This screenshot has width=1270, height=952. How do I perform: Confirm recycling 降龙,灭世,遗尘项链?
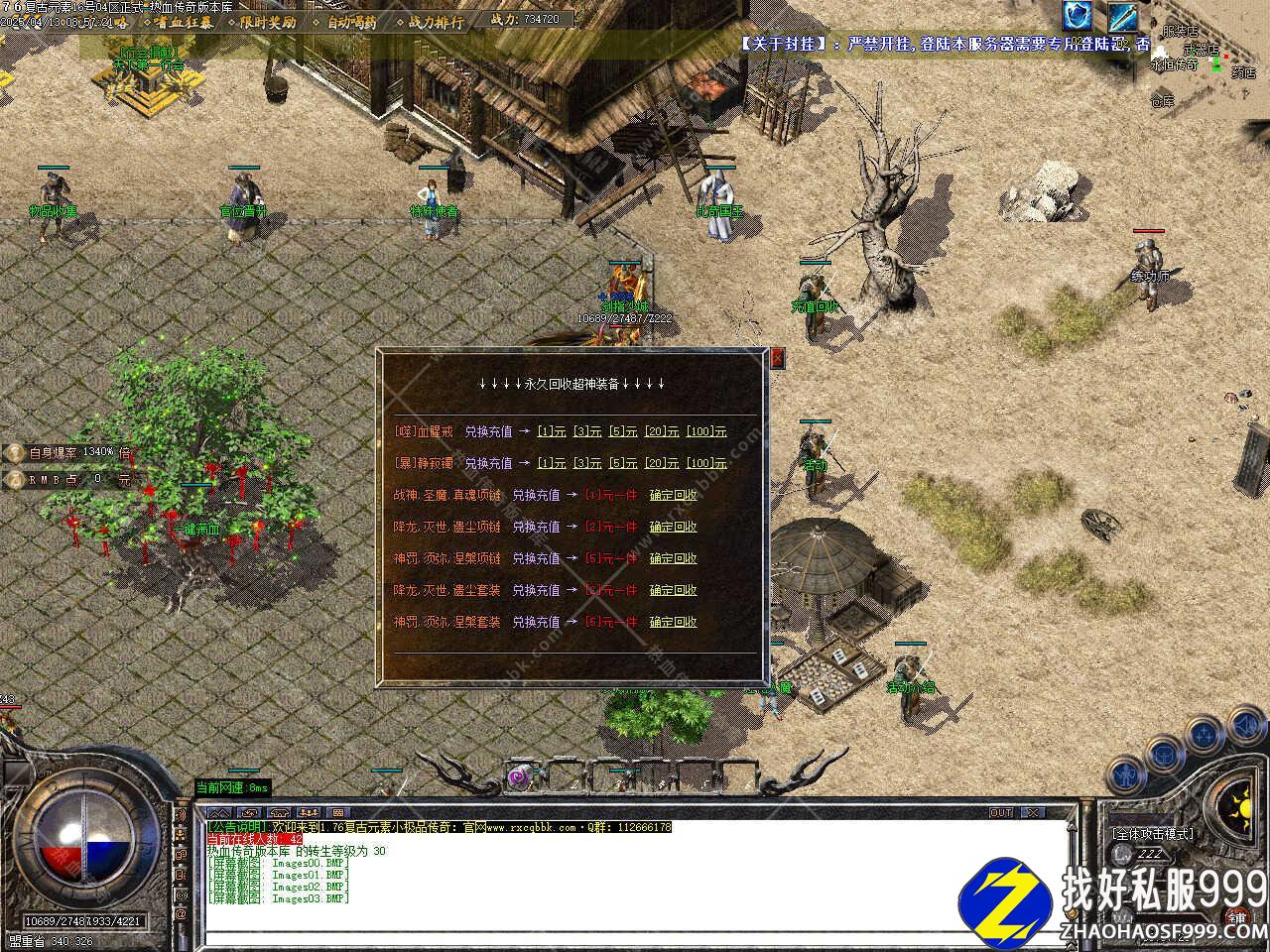coord(673,527)
